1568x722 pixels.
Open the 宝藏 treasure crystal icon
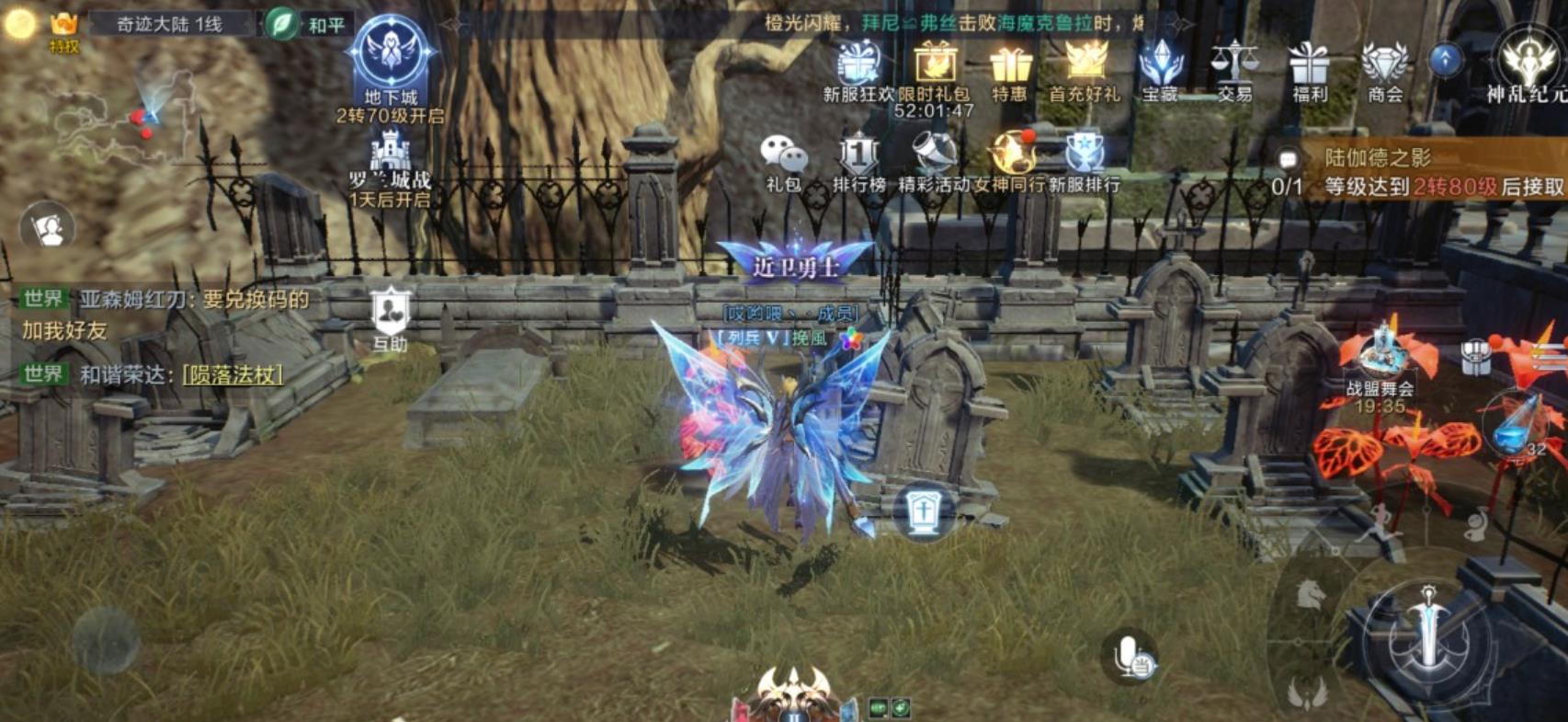tap(1160, 69)
